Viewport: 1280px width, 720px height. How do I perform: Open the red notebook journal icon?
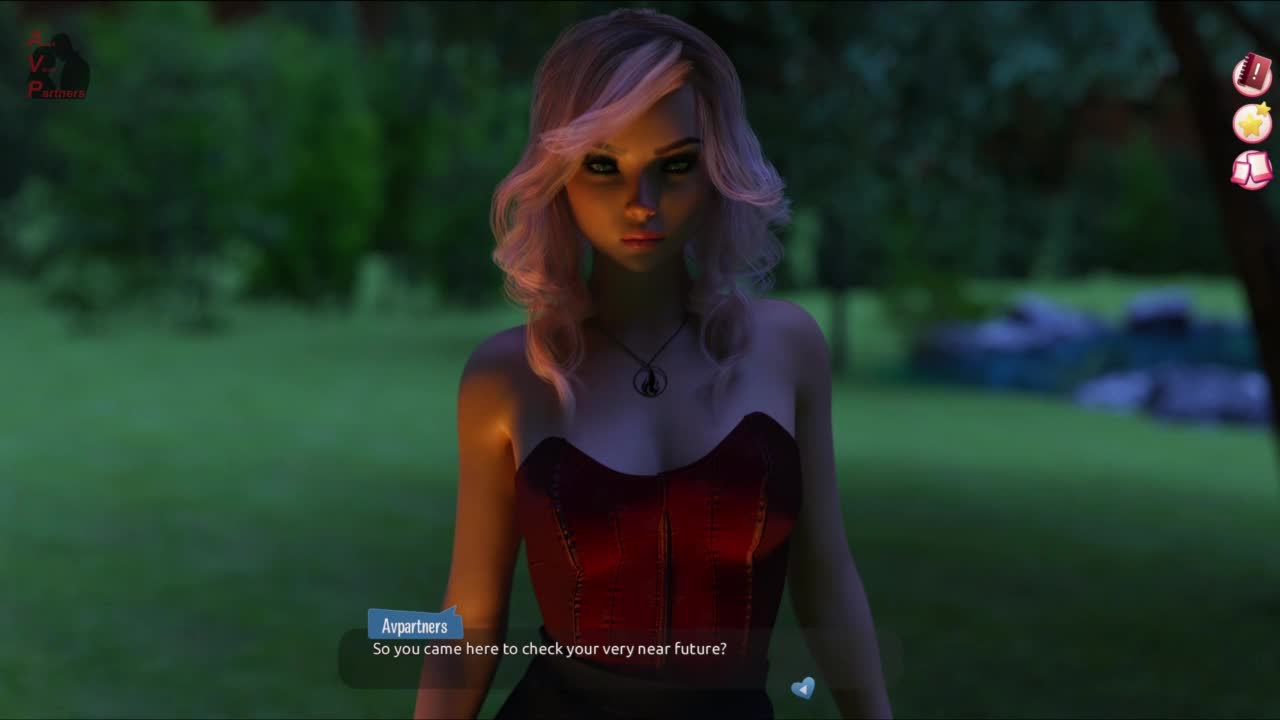(x=1251, y=75)
